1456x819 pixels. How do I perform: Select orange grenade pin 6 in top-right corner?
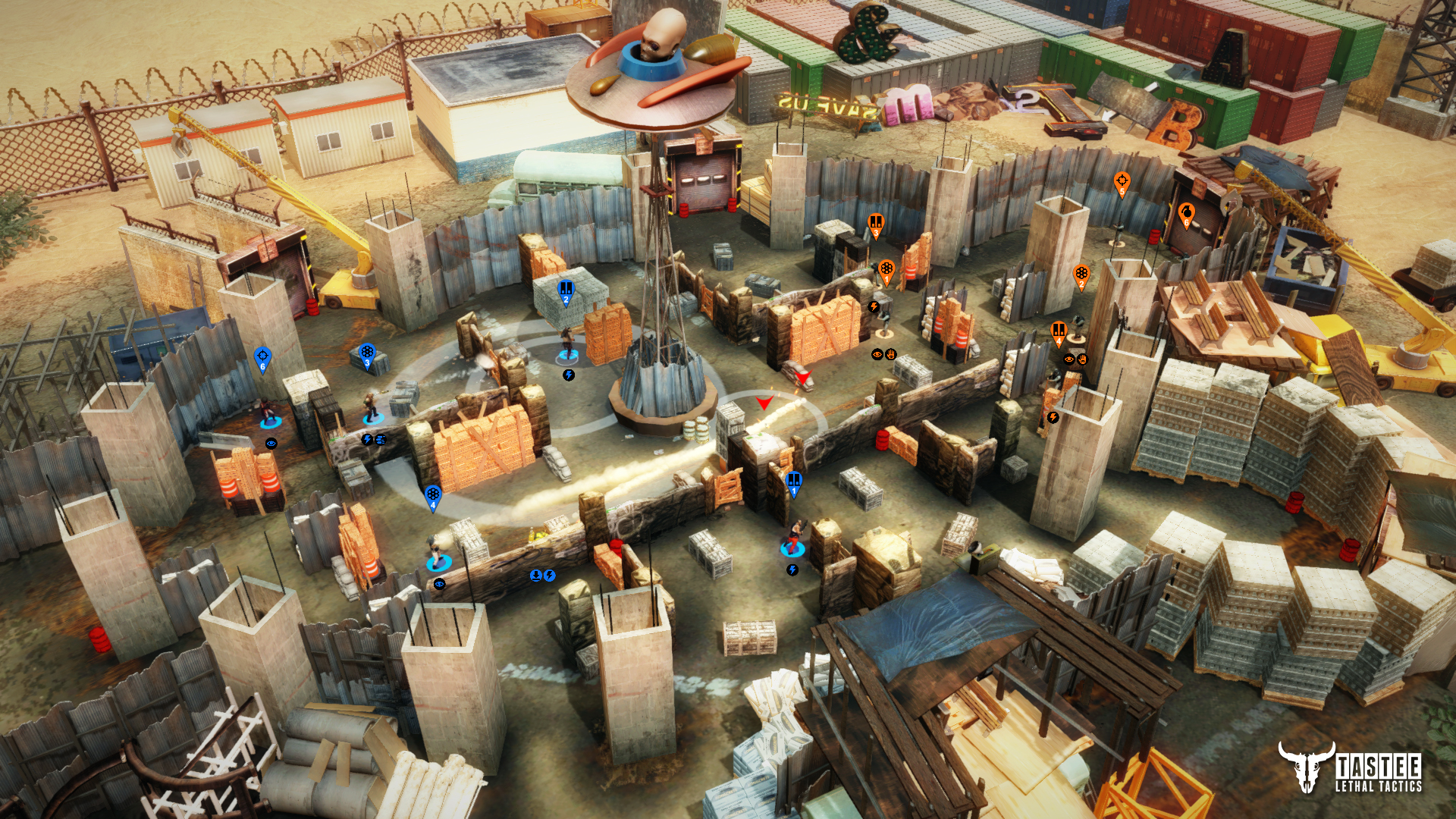pos(1187,211)
